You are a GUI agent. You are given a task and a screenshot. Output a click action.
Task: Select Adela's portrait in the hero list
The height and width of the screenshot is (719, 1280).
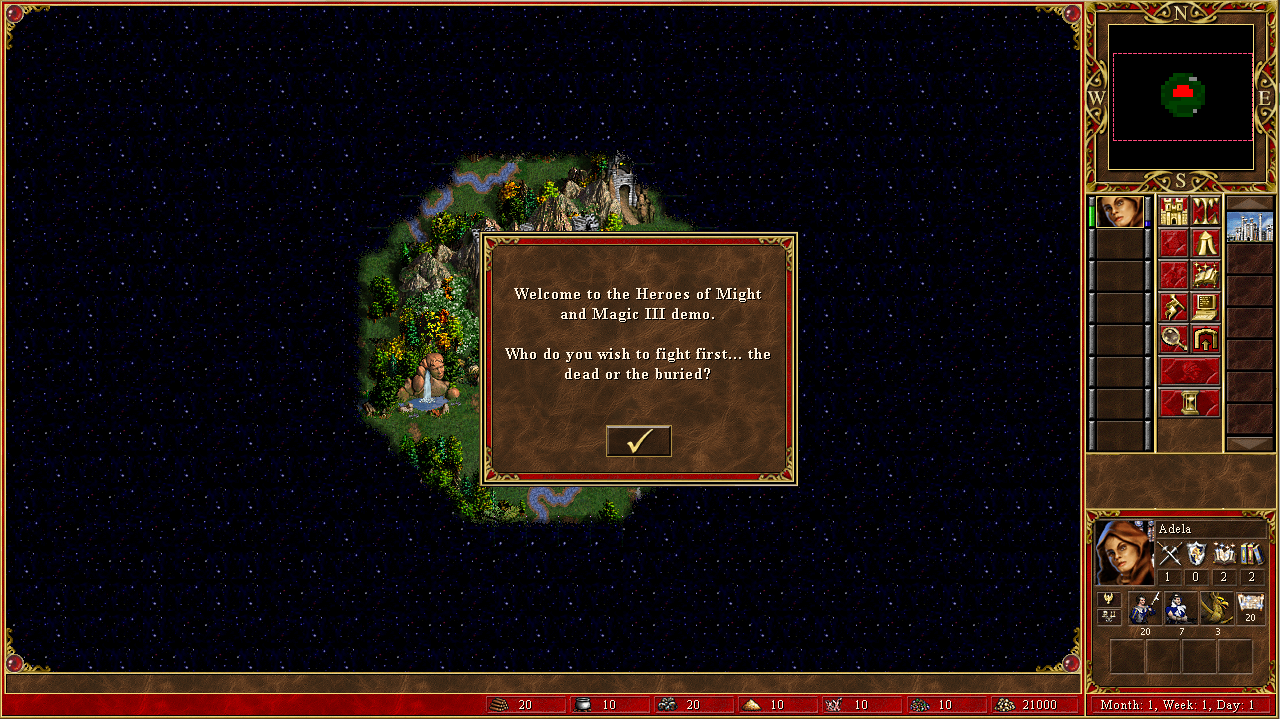pyautogui.click(x=1119, y=212)
